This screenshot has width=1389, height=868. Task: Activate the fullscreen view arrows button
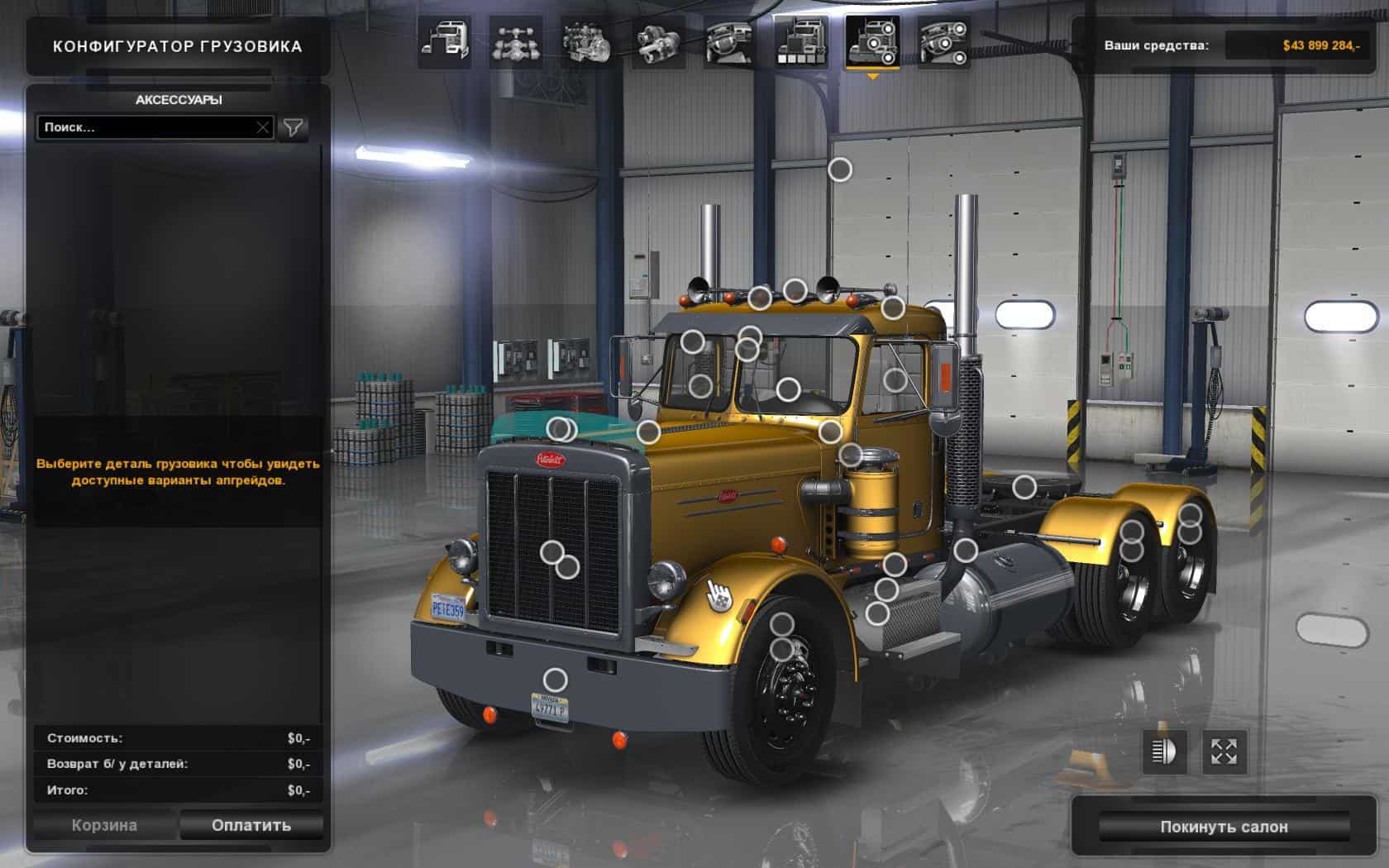(x=1224, y=751)
